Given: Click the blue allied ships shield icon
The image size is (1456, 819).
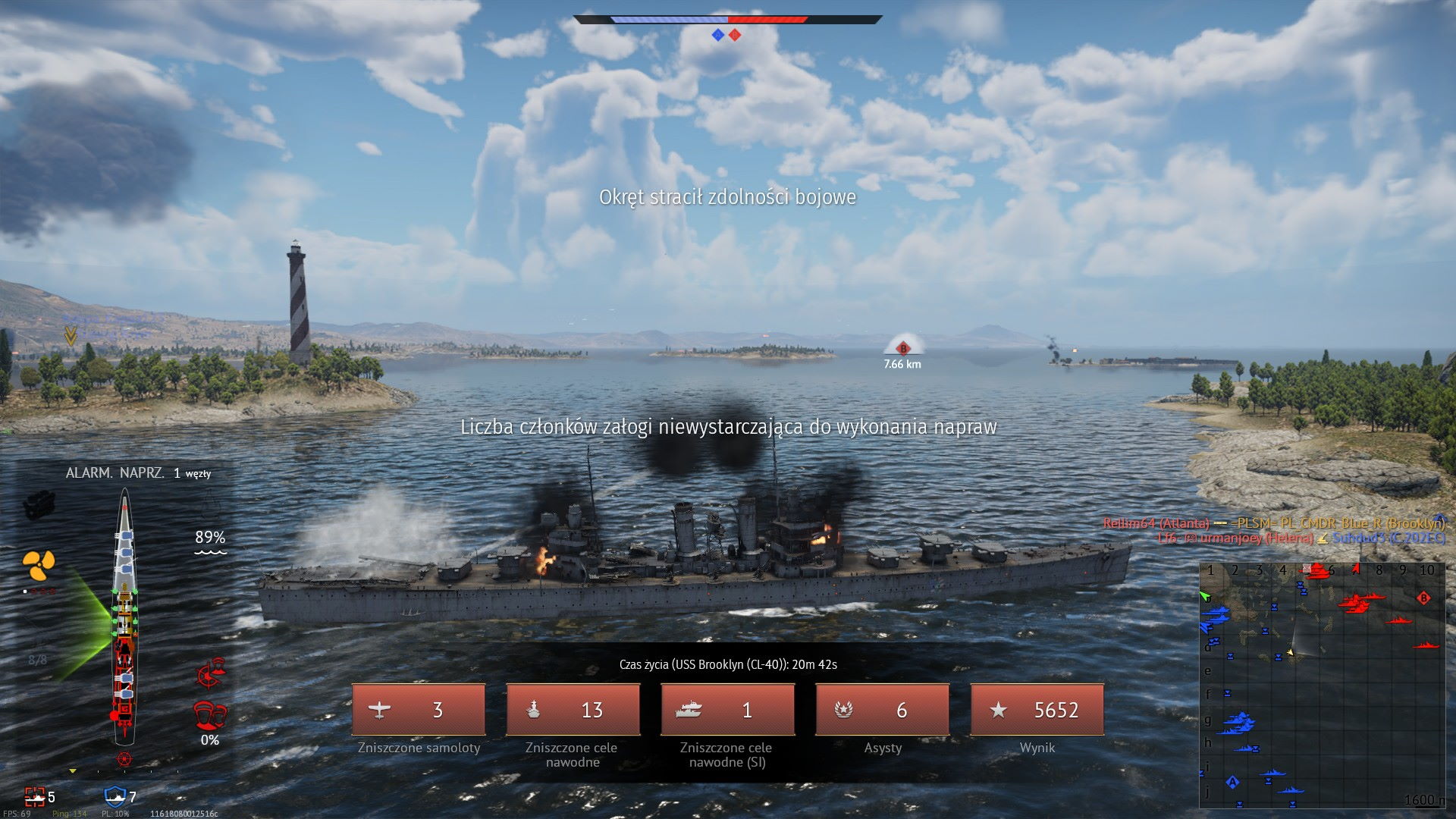Looking at the screenshot, I should [x=115, y=796].
